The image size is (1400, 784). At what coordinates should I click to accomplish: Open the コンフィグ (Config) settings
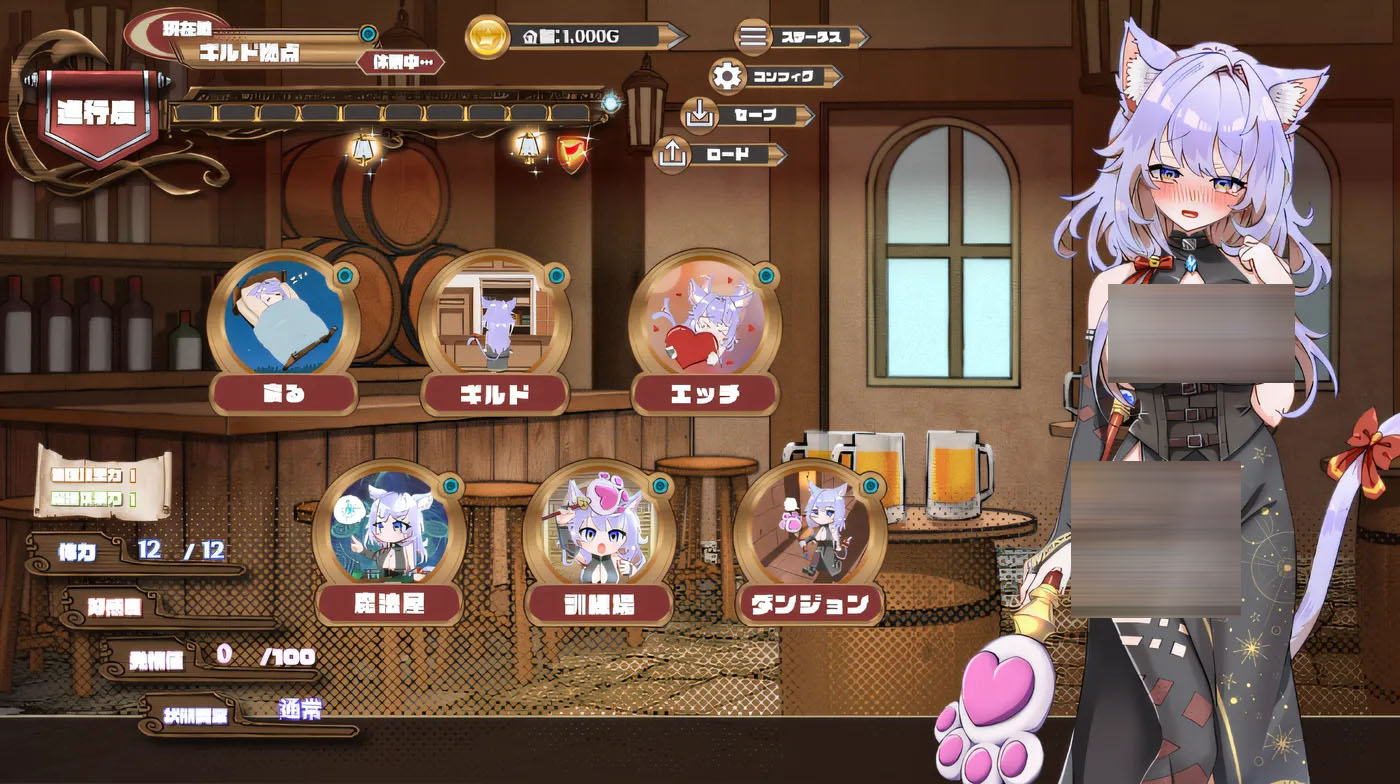tap(775, 76)
